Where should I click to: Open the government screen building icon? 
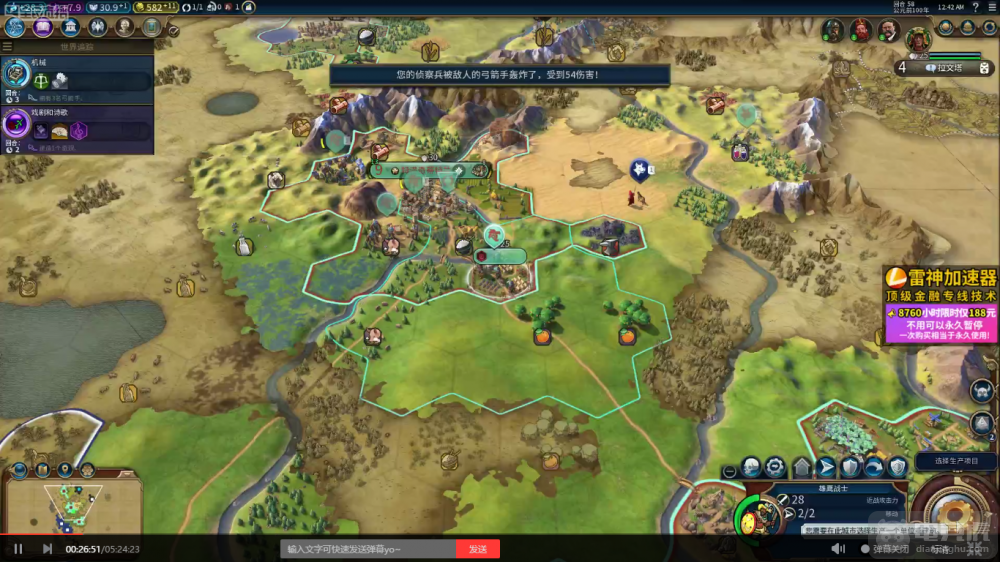coord(71,27)
